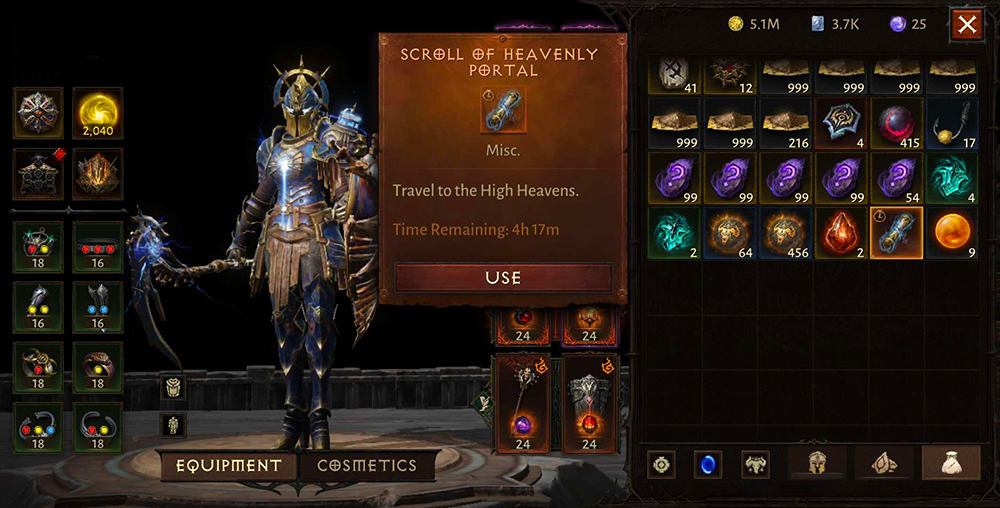Open the Equipment tab
Screen dimensions: 1000x508
coord(229,465)
